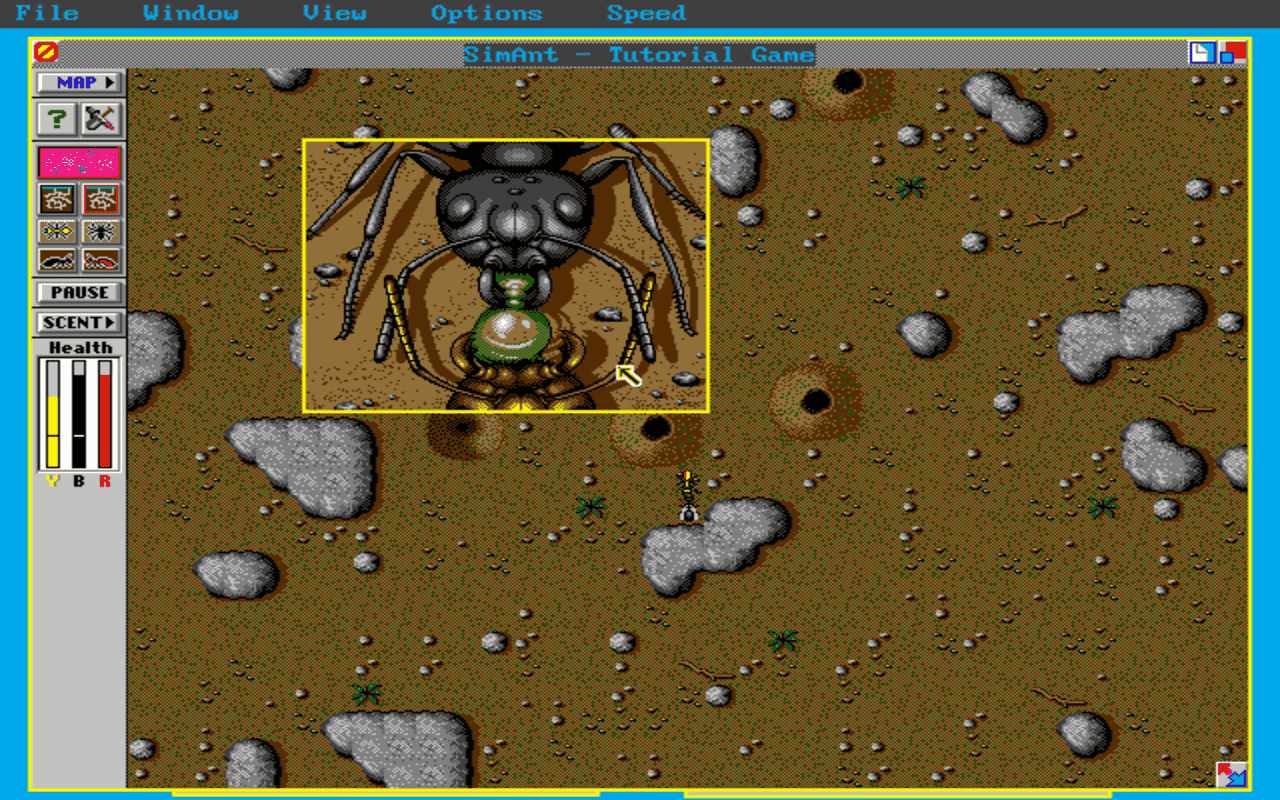1280x800 pixels.
Task: Click the red ant icon
Action: pos(99,261)
